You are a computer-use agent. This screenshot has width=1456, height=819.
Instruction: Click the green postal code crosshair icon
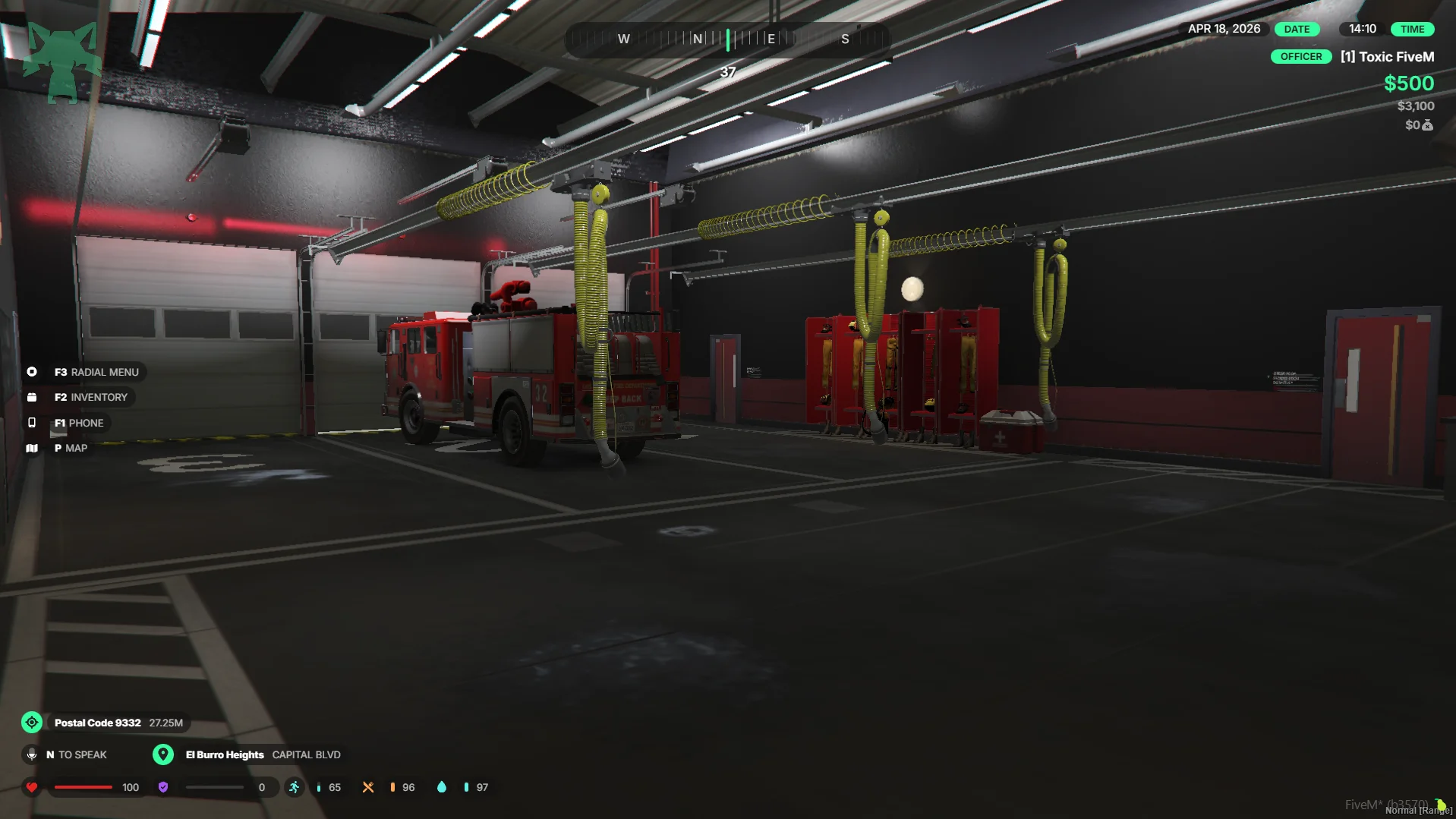(32, 723)
